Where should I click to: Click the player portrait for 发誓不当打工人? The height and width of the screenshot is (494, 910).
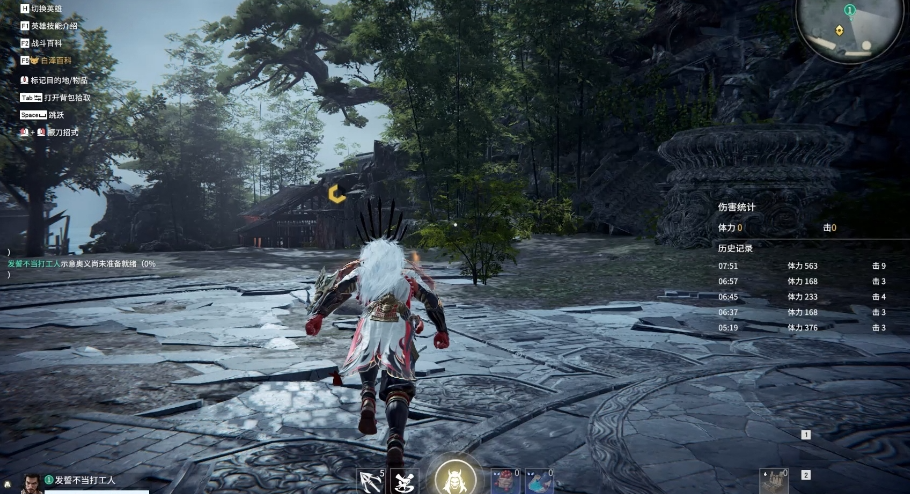point(33,482)
